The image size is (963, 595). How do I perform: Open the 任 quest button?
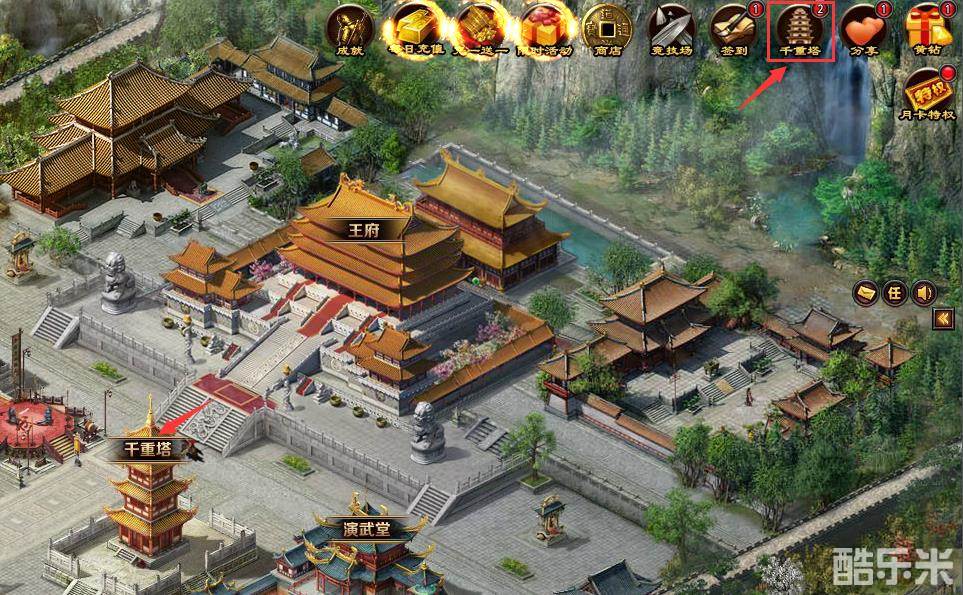pos(894,293)
